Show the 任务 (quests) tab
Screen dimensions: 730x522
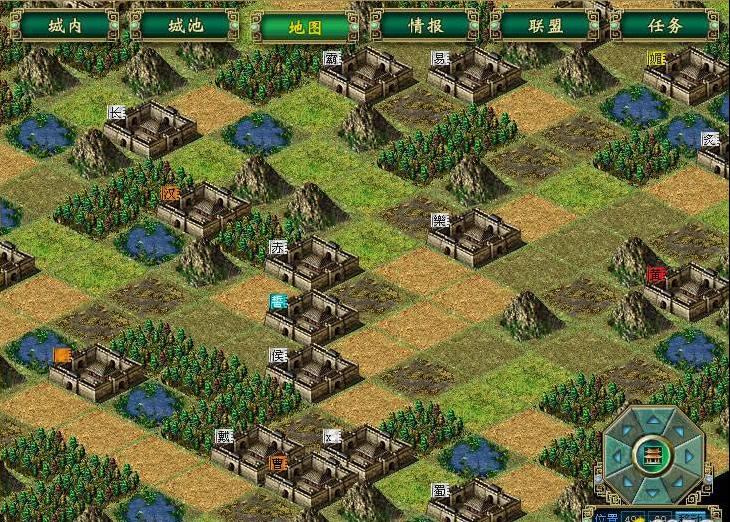tap(664, 25)
